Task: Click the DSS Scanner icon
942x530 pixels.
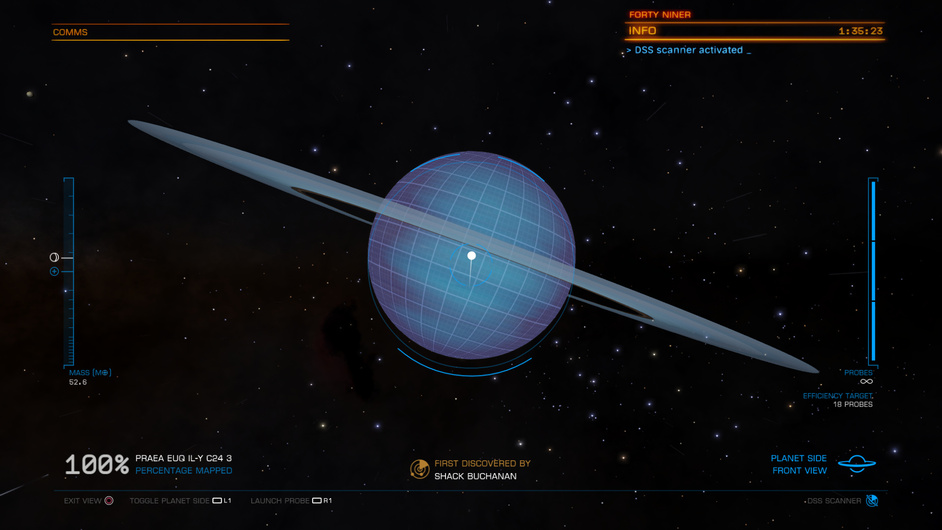Action: click(872, 501)
